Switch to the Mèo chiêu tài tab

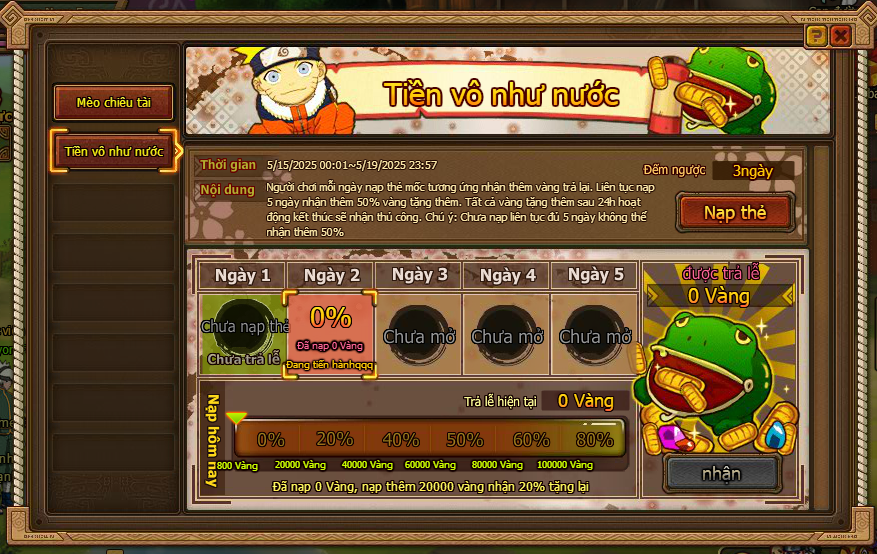(x=112, y=102)
